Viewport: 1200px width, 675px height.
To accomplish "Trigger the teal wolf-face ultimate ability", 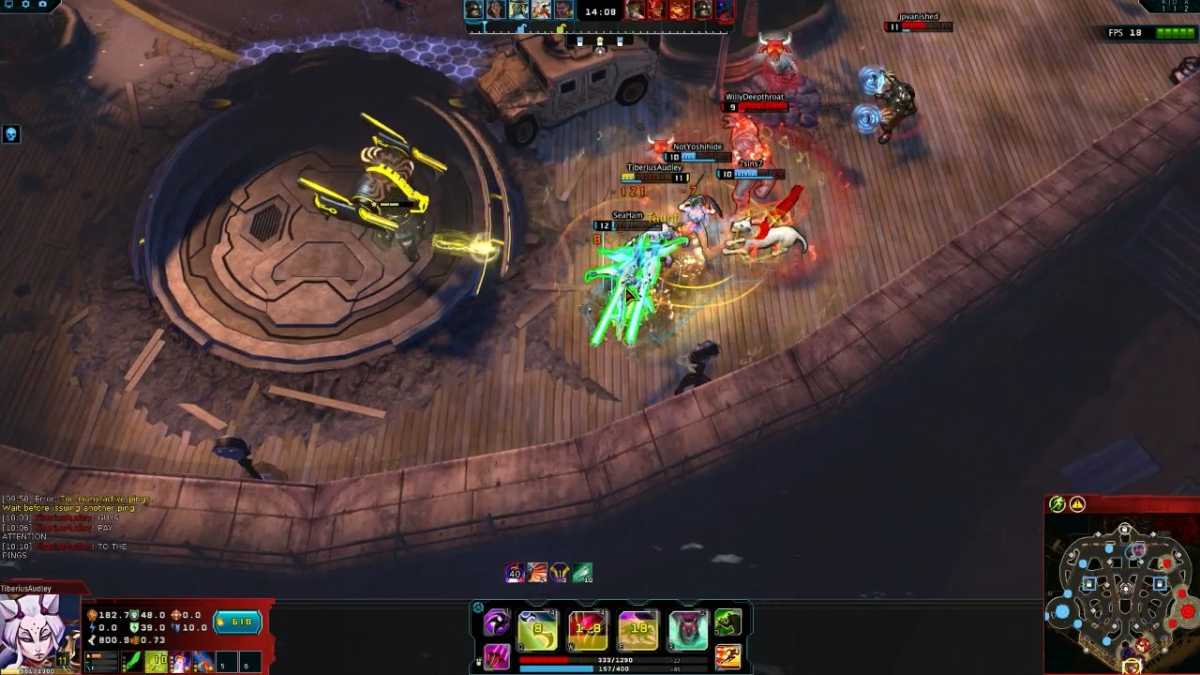I will [688, 630].
